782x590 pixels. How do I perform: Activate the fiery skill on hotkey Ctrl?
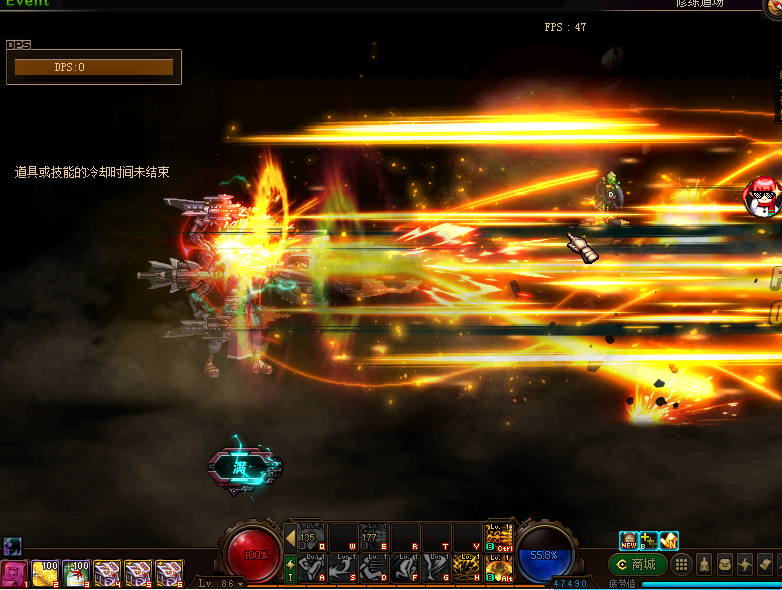coord(498,537)
